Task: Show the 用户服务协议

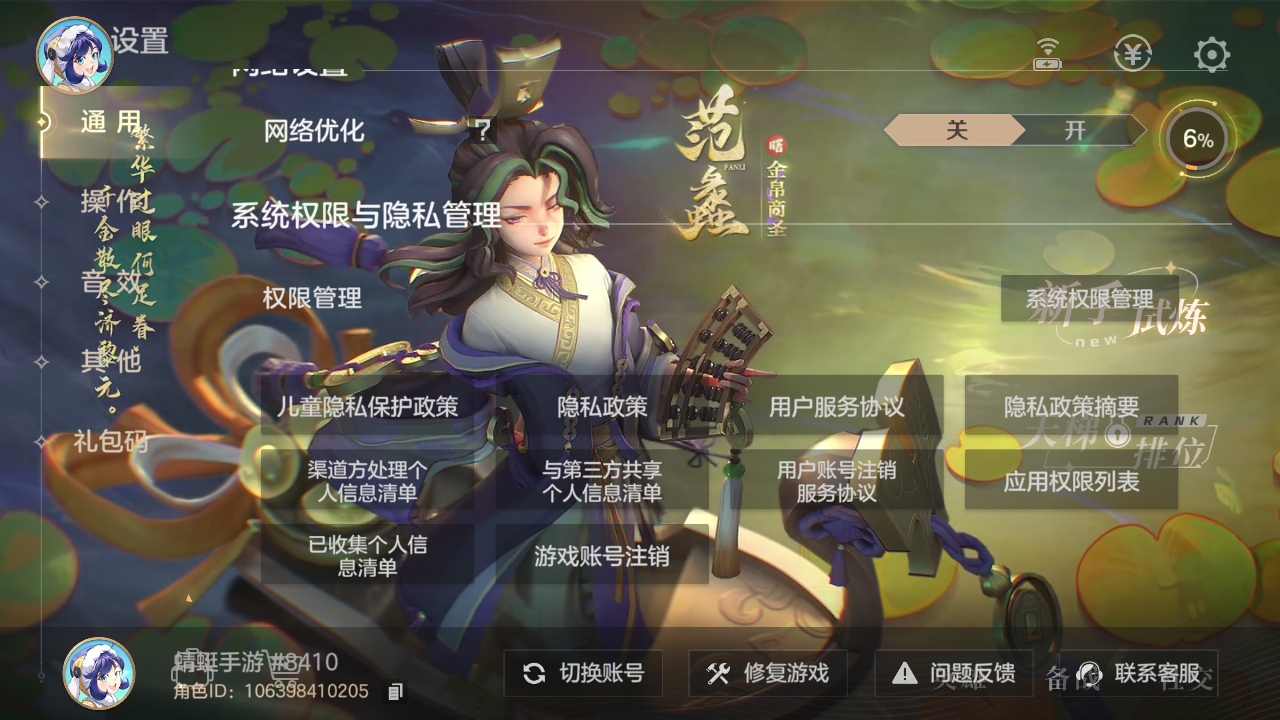Action: [836, 406]
